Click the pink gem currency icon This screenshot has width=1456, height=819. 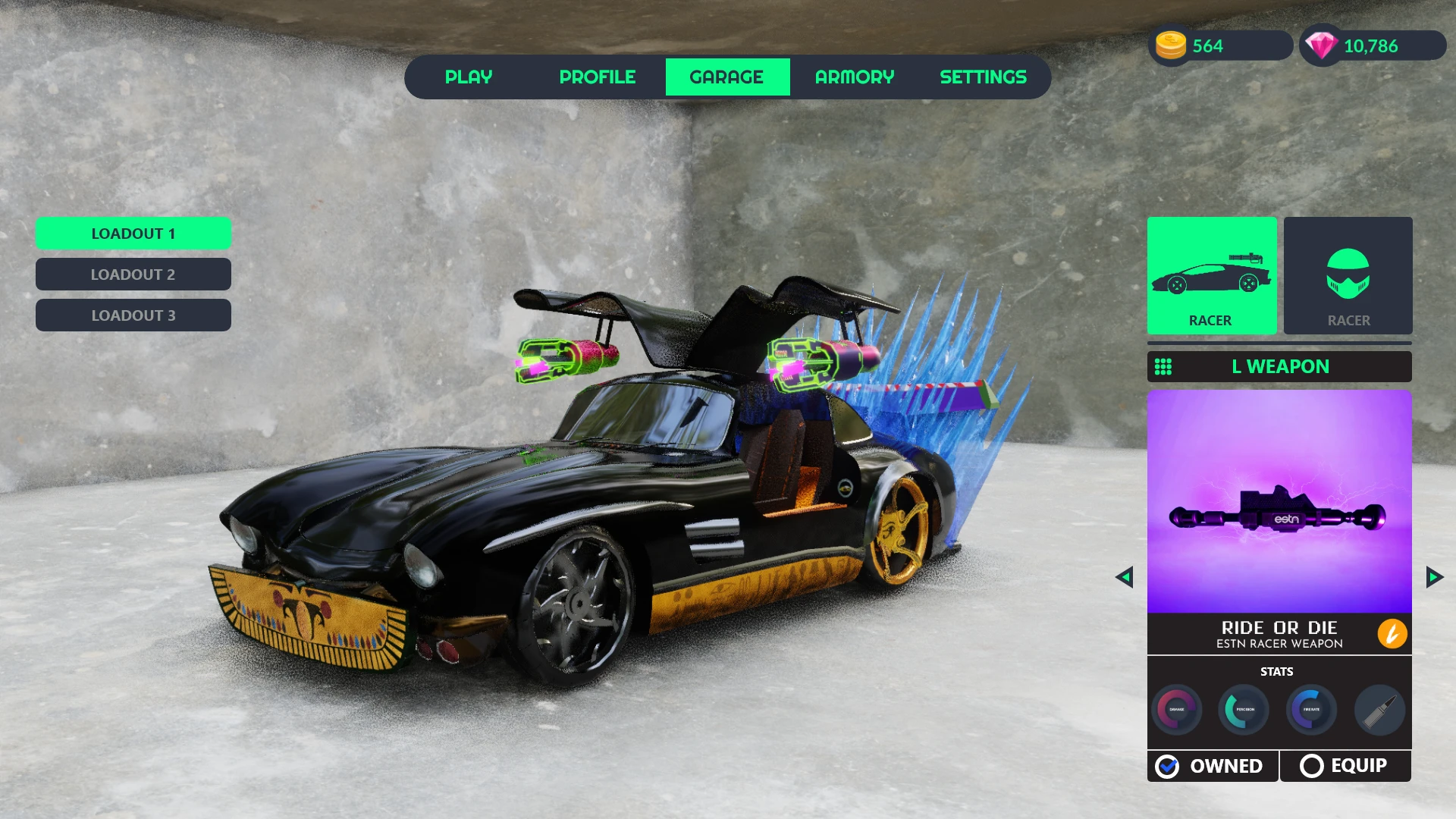coord(1322,45)
